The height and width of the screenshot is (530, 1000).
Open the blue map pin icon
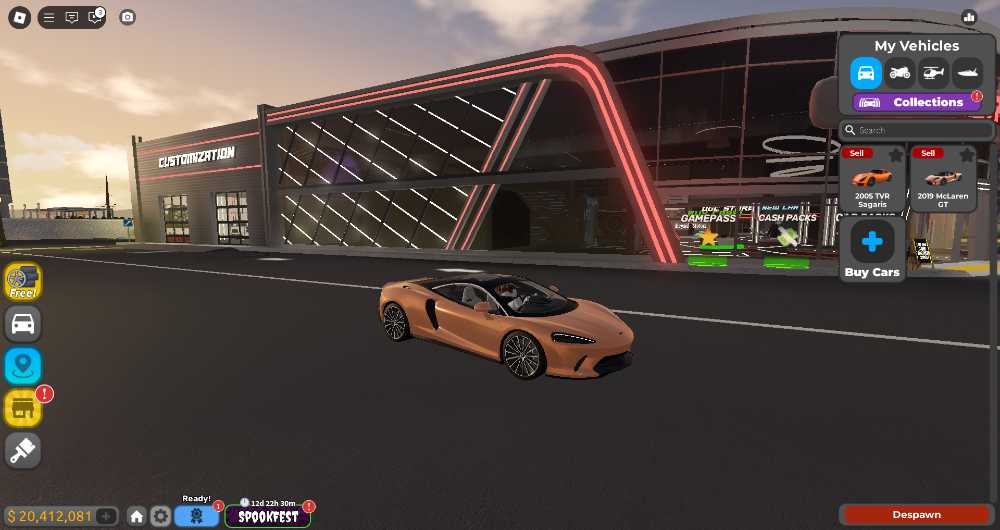tap(23, 366)
